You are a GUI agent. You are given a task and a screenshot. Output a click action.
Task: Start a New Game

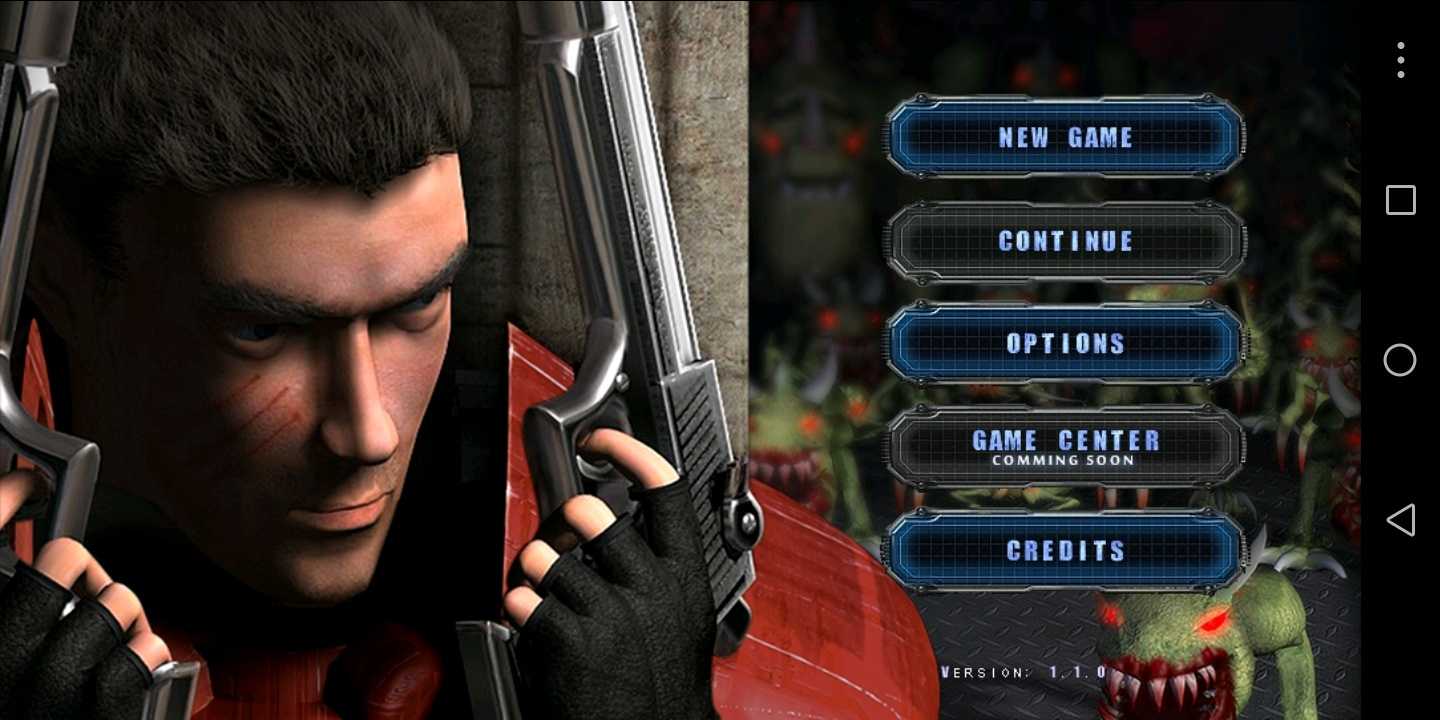(x=1065, y=137)
